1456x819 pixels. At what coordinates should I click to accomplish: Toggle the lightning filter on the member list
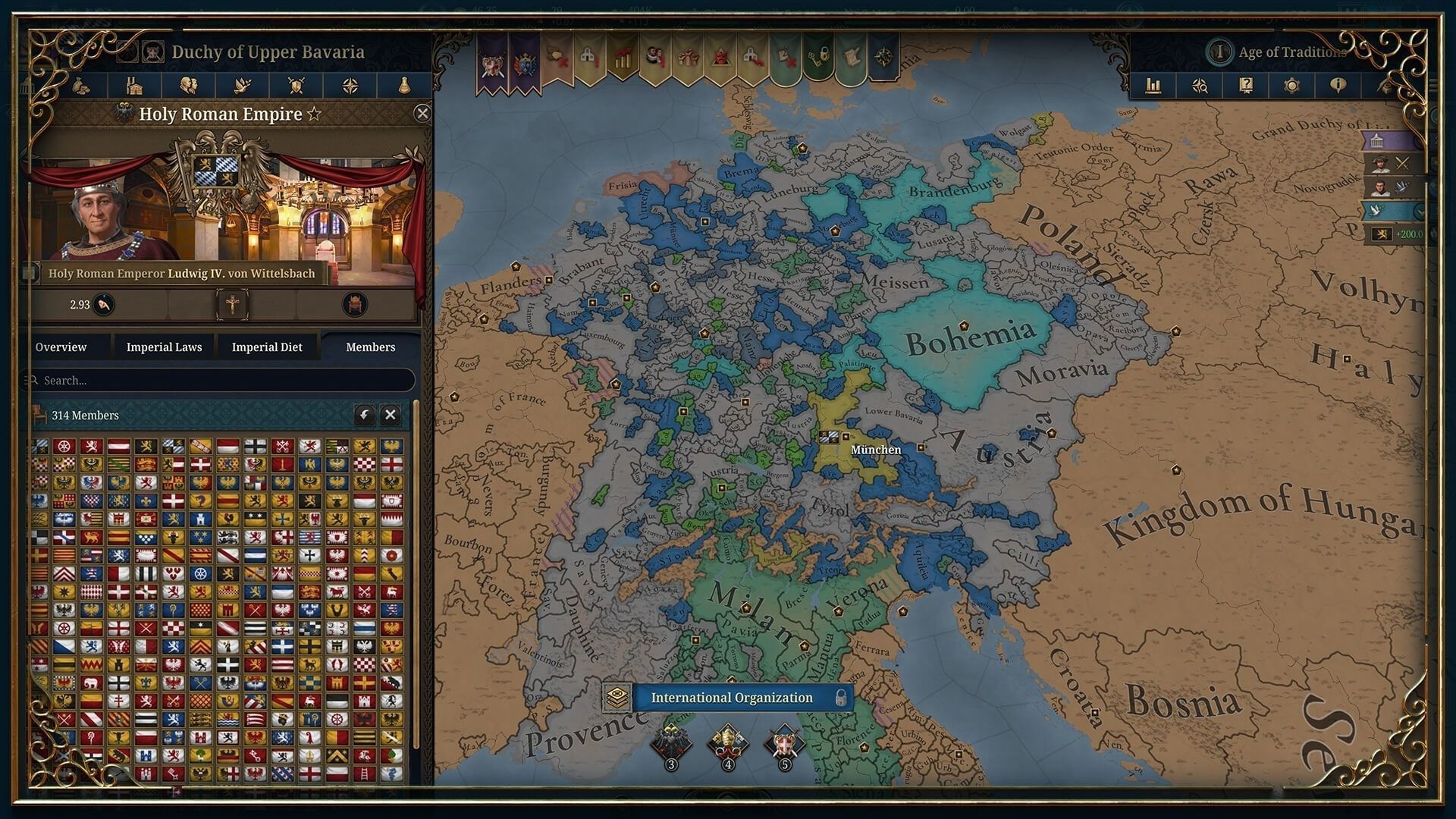coord(365,416)
